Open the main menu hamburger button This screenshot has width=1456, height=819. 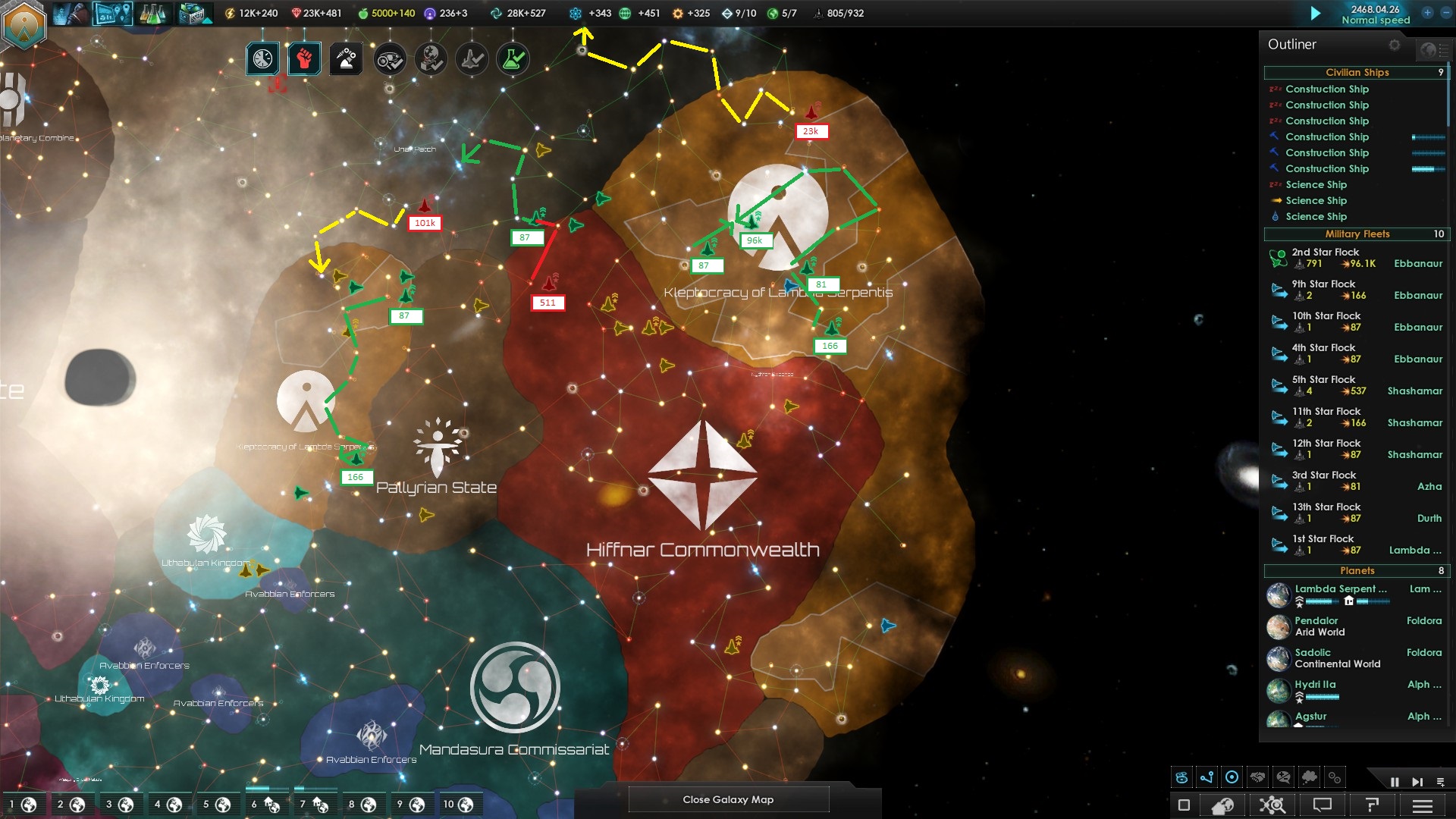pyautogui.click(x=1423, y=805)
